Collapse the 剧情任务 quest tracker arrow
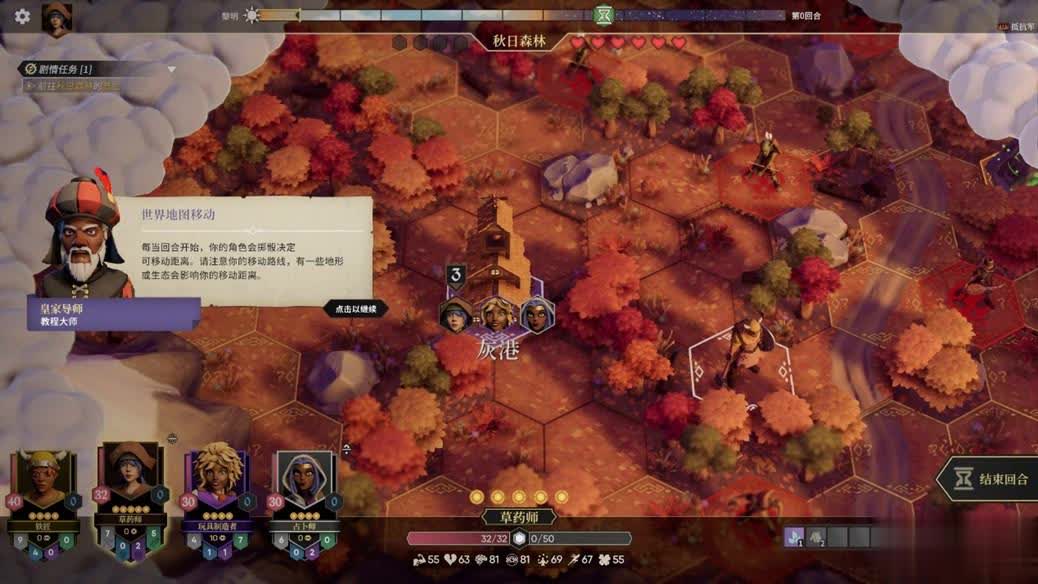1038x584 pixels. point(172,69)
